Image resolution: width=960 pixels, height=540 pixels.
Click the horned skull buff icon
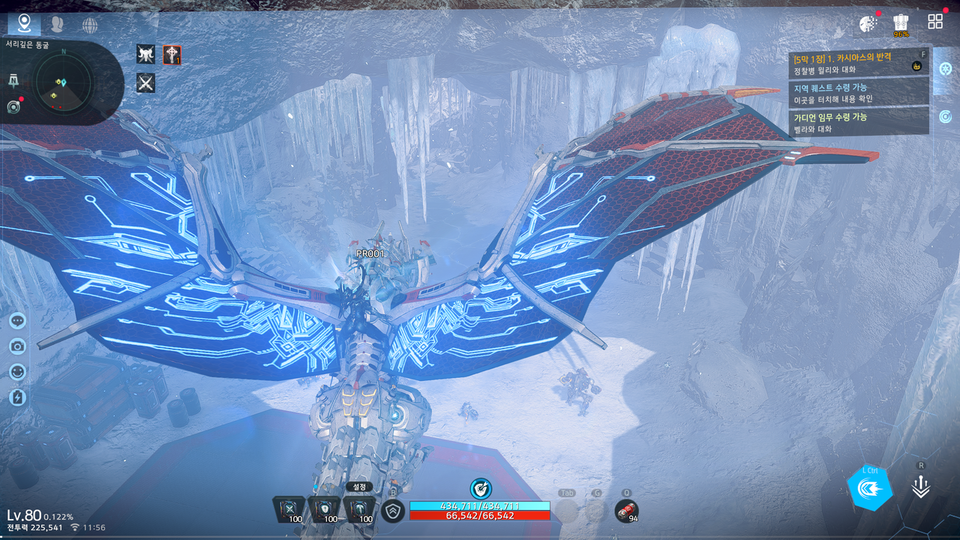pos(146,55)
